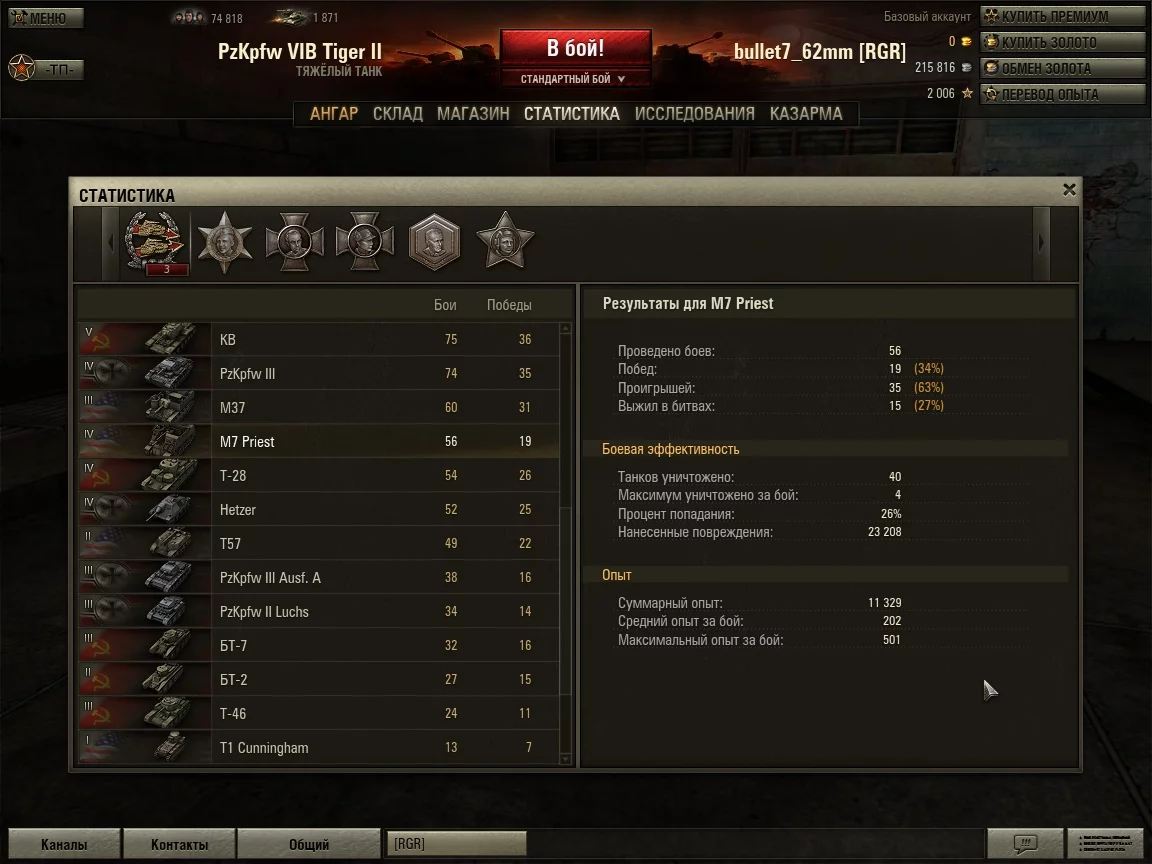Open the Контакты button
Screen dimensions: 1152x864
pyautogui.click(x=179, y=844)
